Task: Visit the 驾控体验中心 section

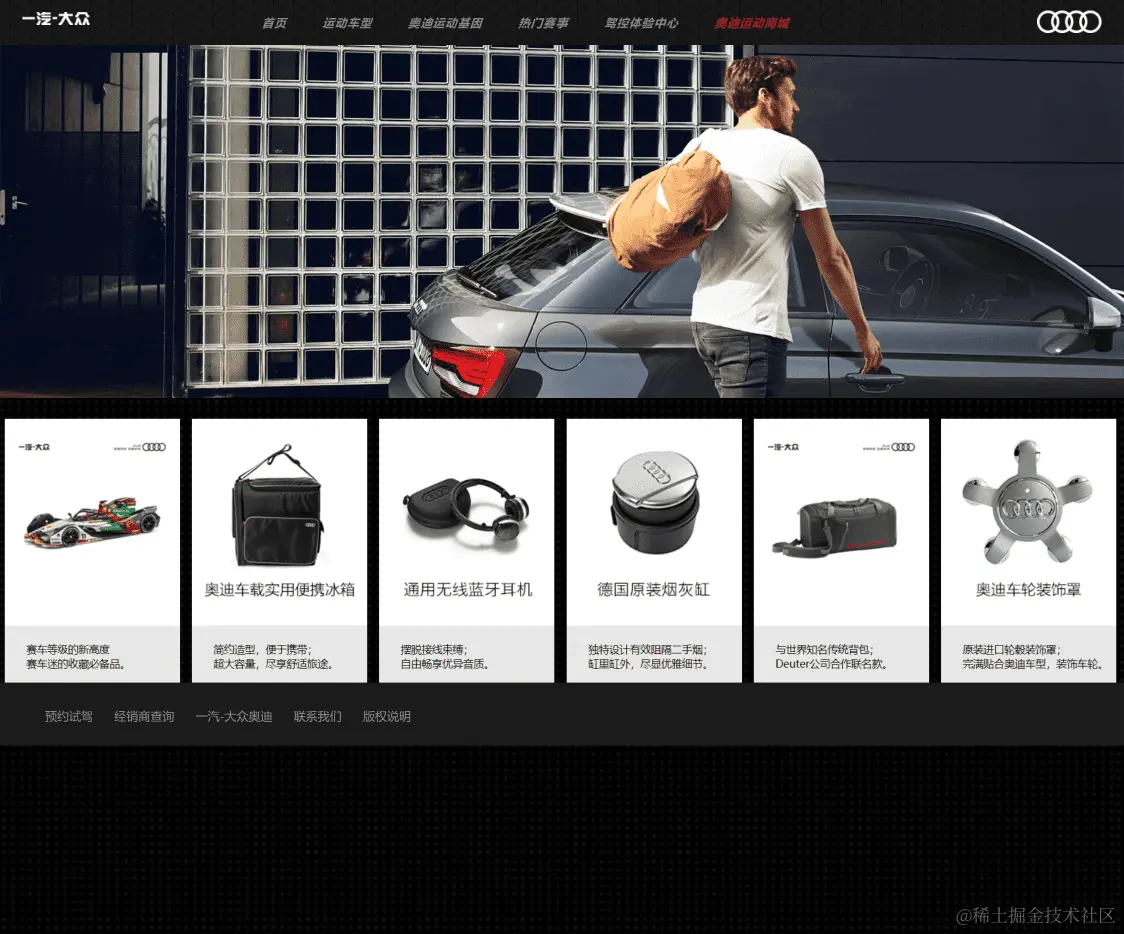Action: point(641,23)
